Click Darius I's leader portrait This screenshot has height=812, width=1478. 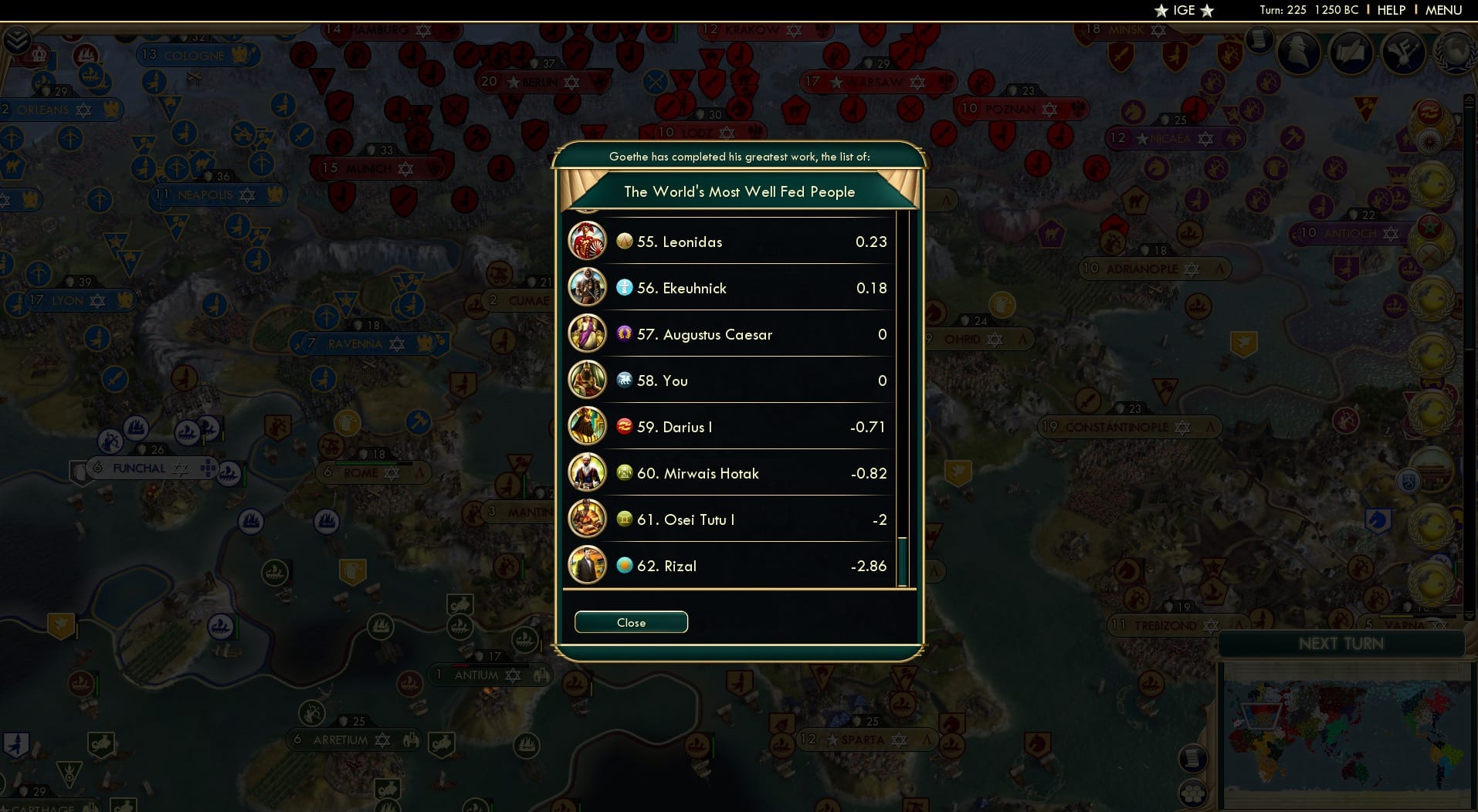(588, 426)
